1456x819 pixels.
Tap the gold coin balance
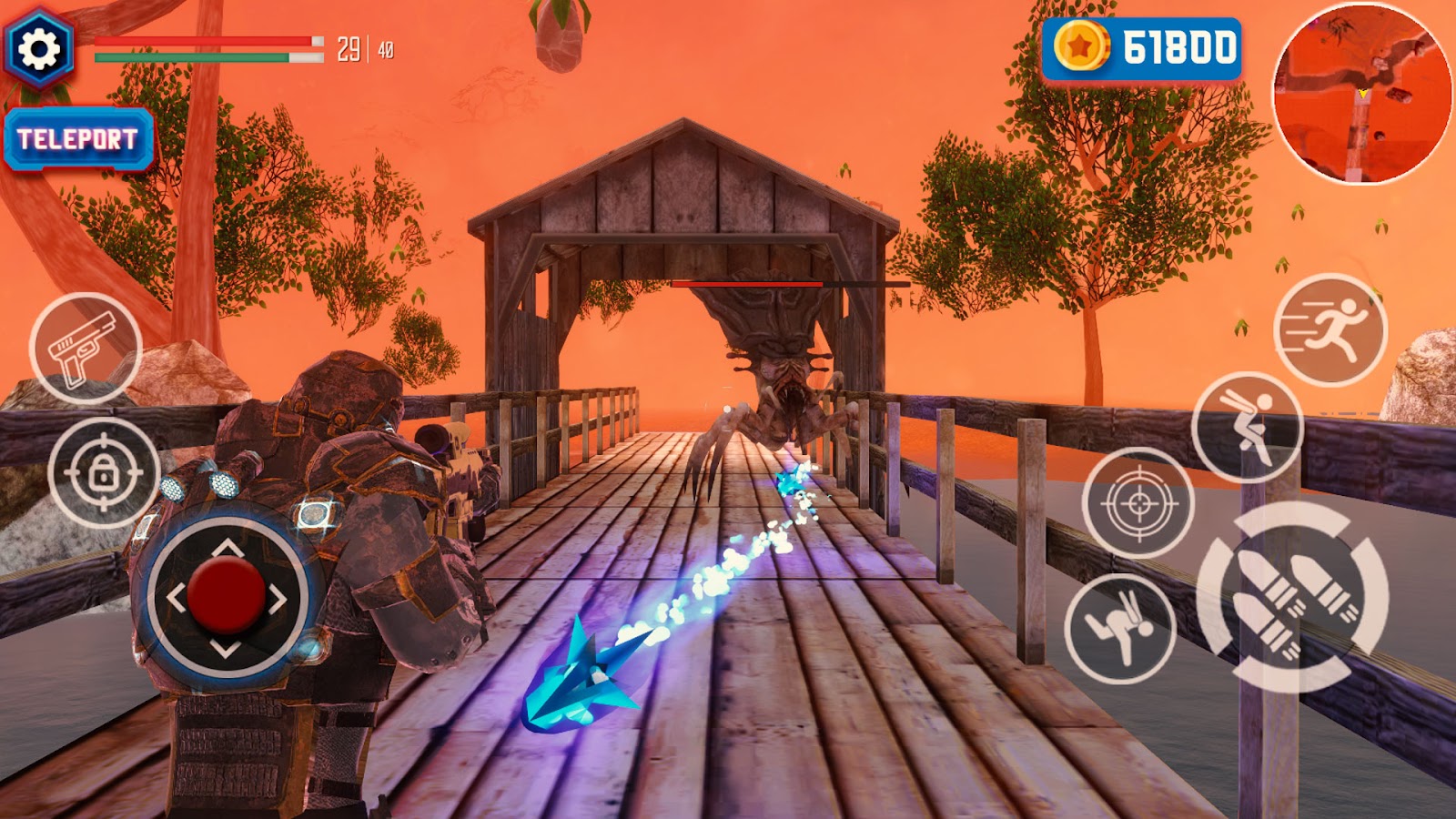1143,47
